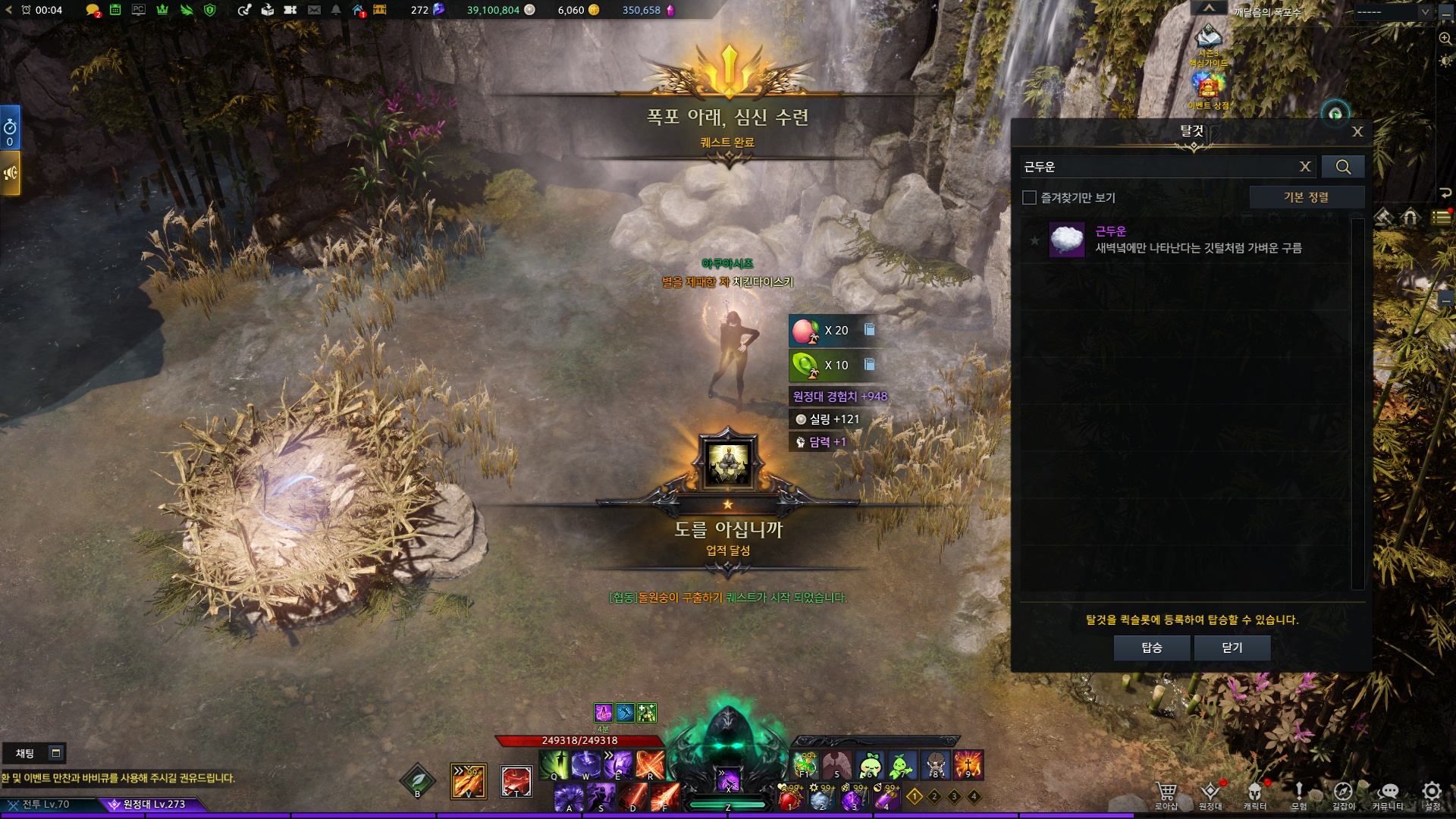
Task: Open the 로아샵 shop menu
Action: tap(1166, 795)
